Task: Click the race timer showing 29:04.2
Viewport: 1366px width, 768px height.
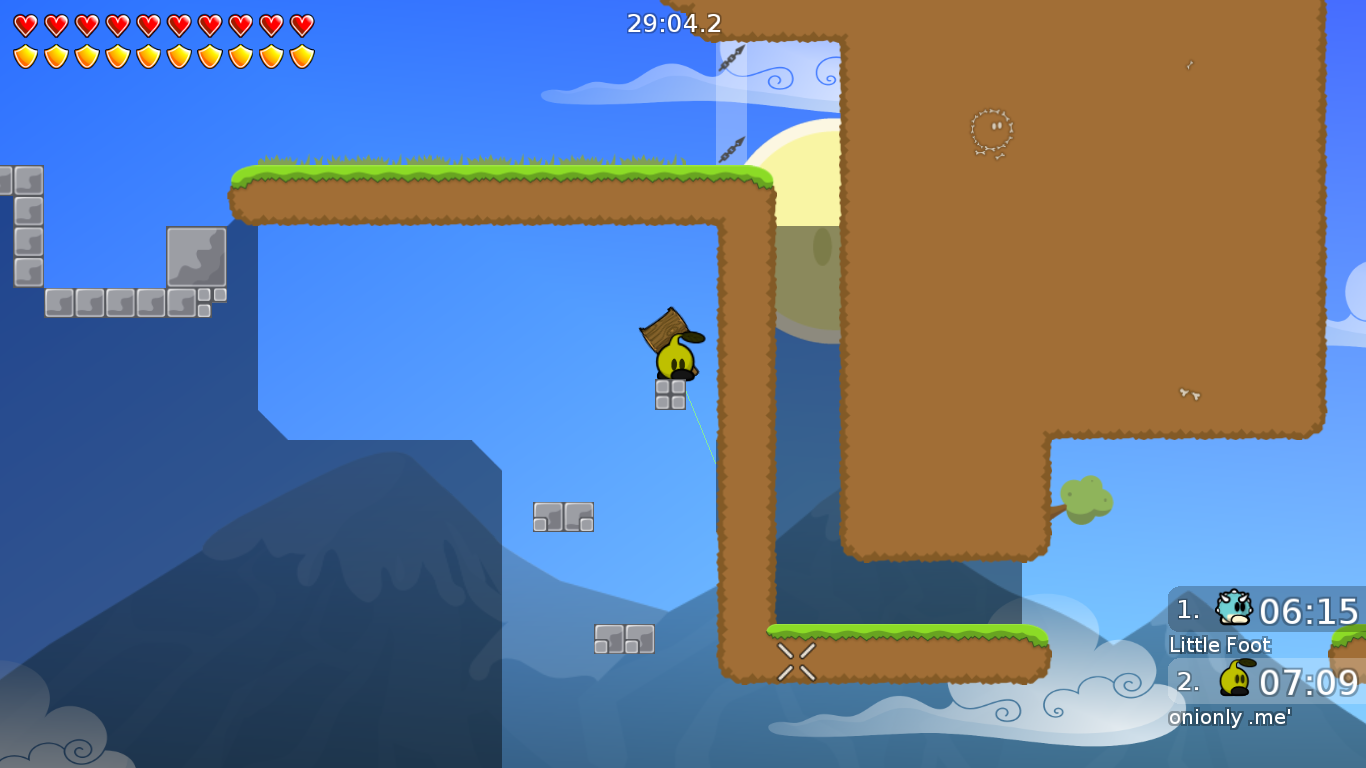Action: [x=674, y=23]
